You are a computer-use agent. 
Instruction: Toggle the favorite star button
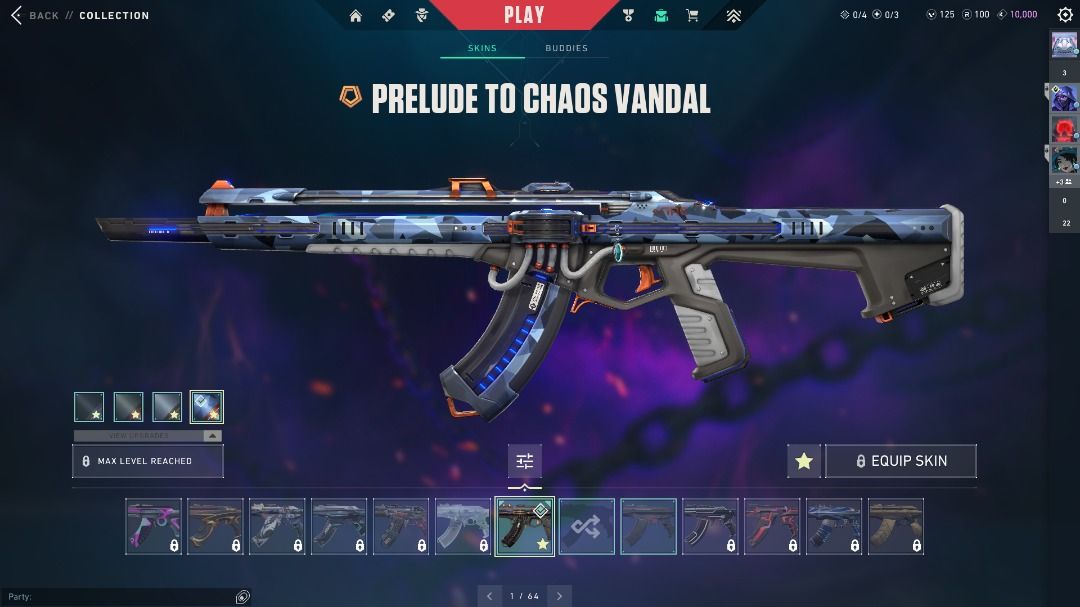[x=804, y=461]
